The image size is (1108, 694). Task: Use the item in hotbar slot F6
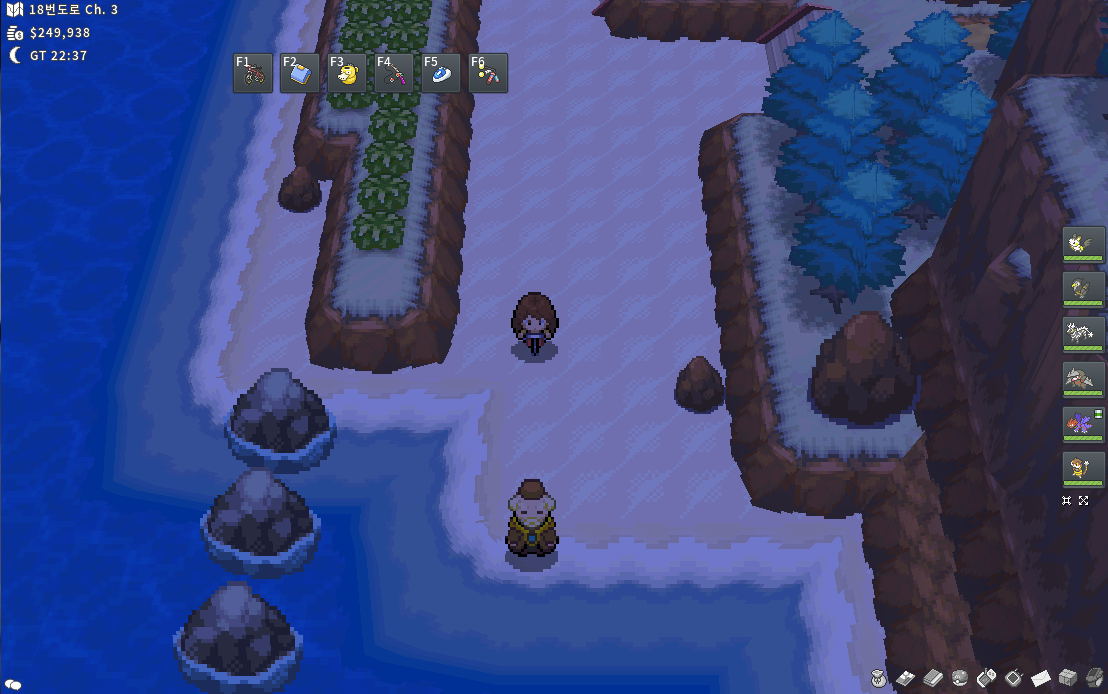(x=488, y=73)
